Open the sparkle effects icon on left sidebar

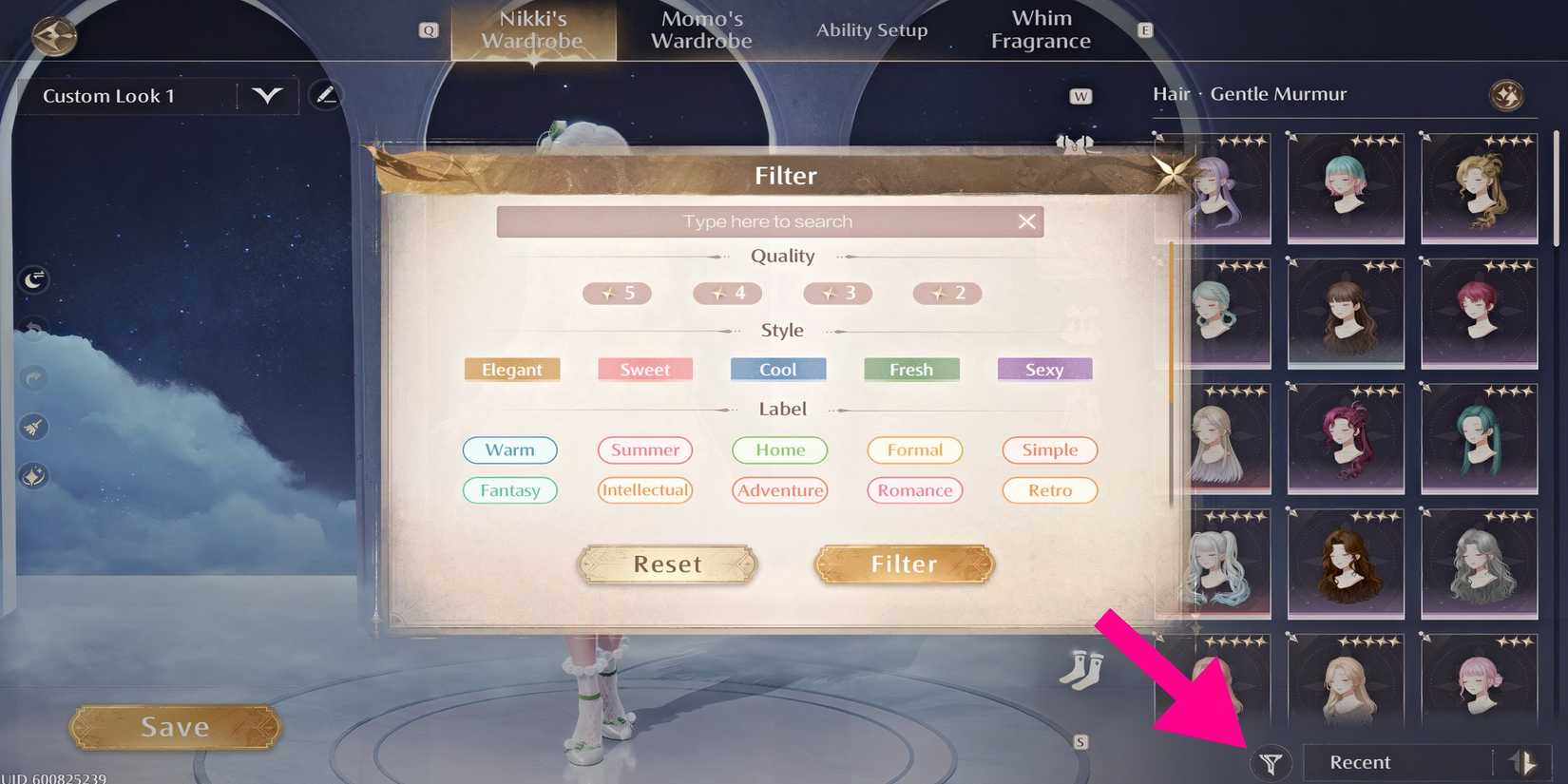tap(33, 475)
